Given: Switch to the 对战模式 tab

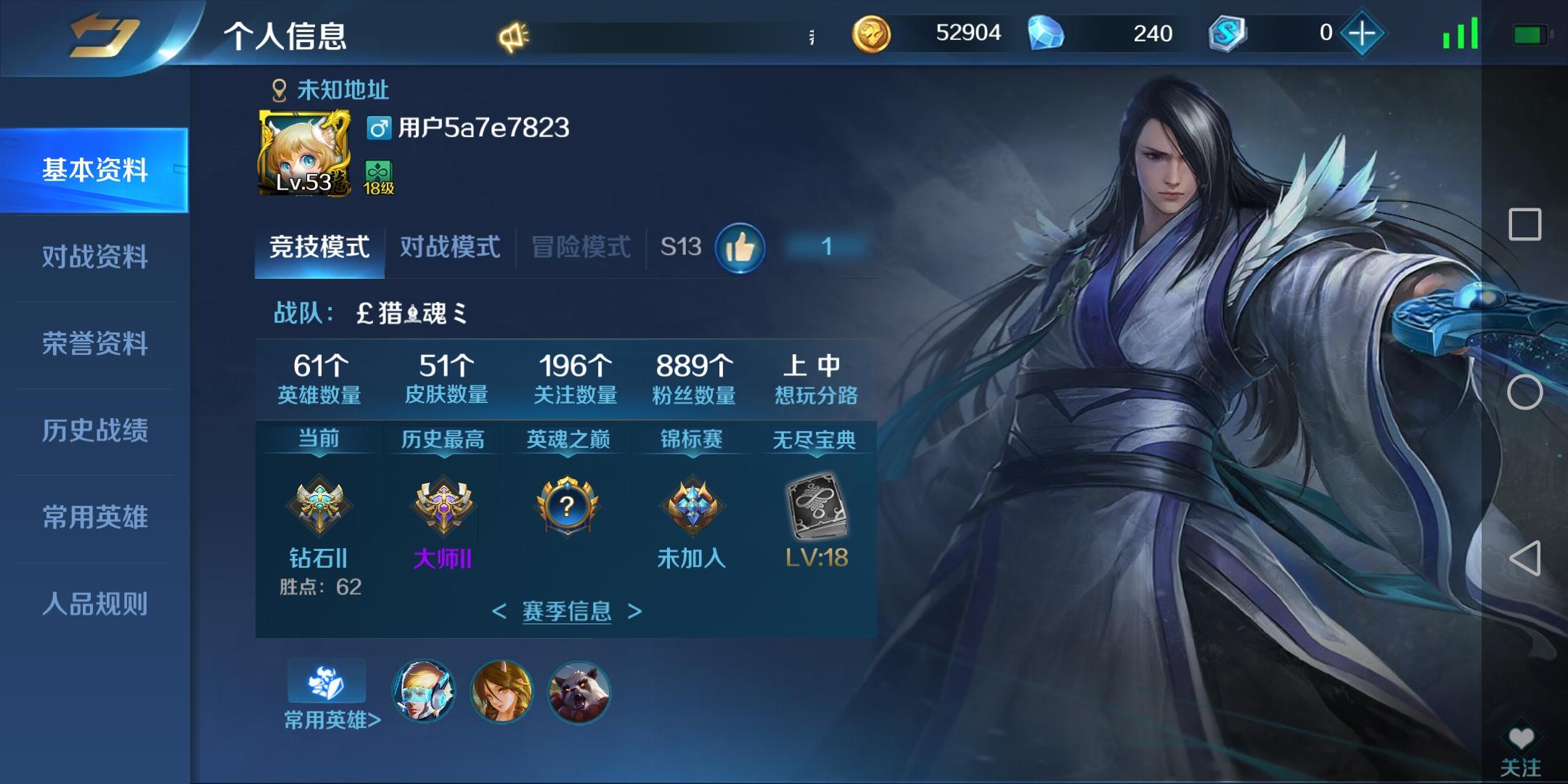Looking at the screenshot, I should [x=448, y=247].
